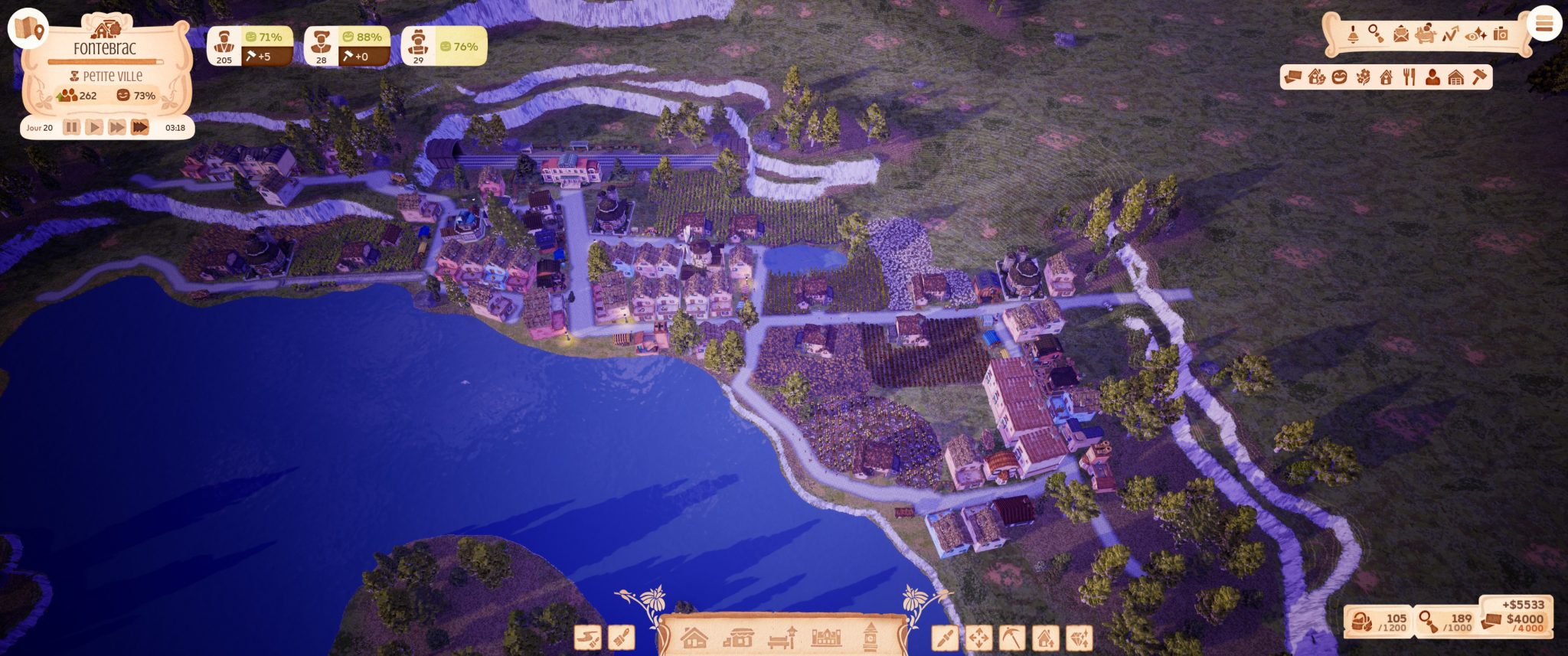1568x656 pixels.
Task: Open the map with the pin icon
Action: click(x=28, y=28)
